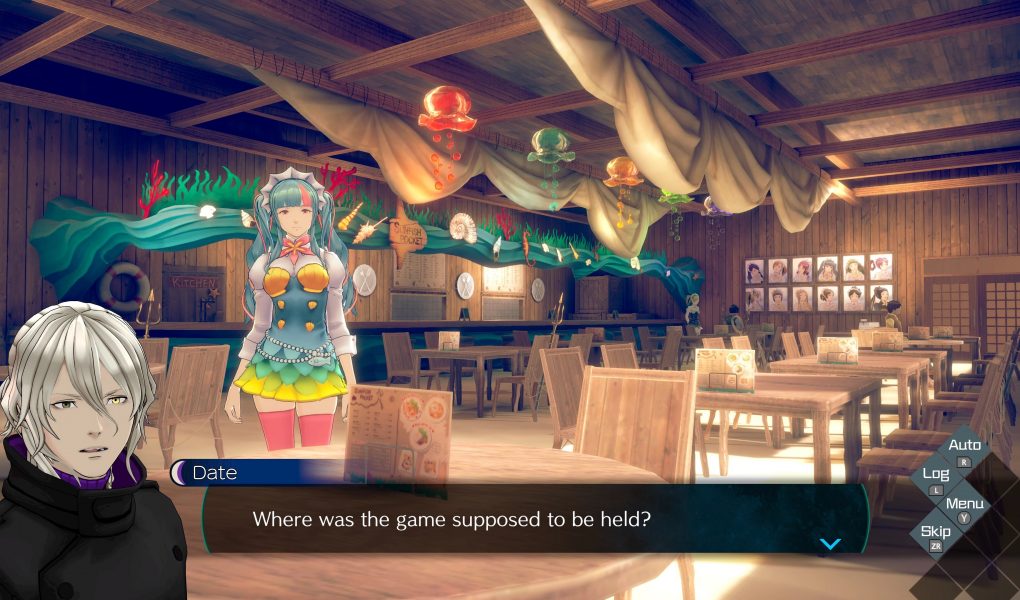The height and width of the screenshot is (600, 1020).
Task: Advance dialogue with the blue arrow
Action: 830,544
